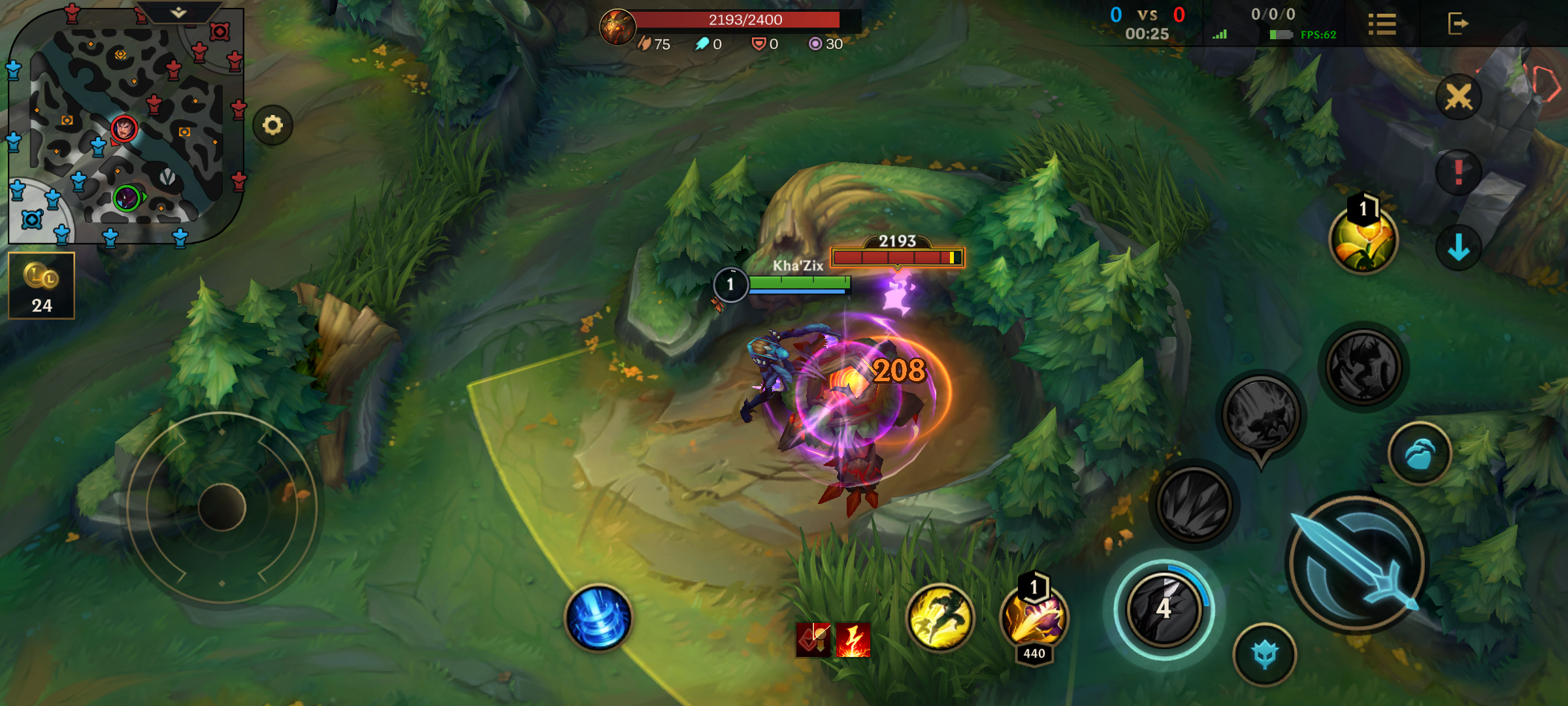Use the honeyfruit item with count 1

click(1364, 240)
